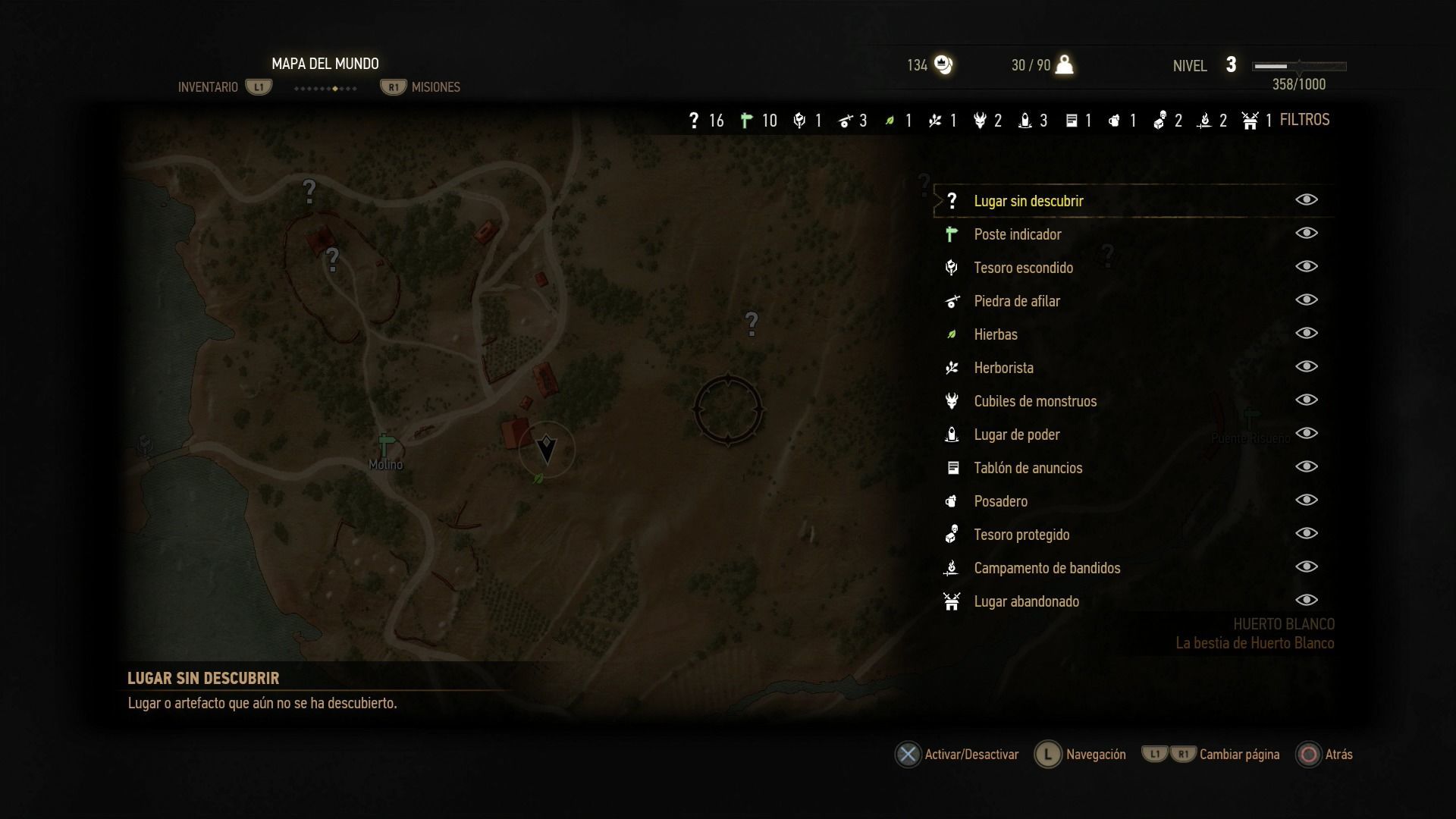Select Tesoro escondido in the filter list
Image resolution: width=1456 pixels, height=819 pixels.
pyautogui.click(x=1023, y=268)
